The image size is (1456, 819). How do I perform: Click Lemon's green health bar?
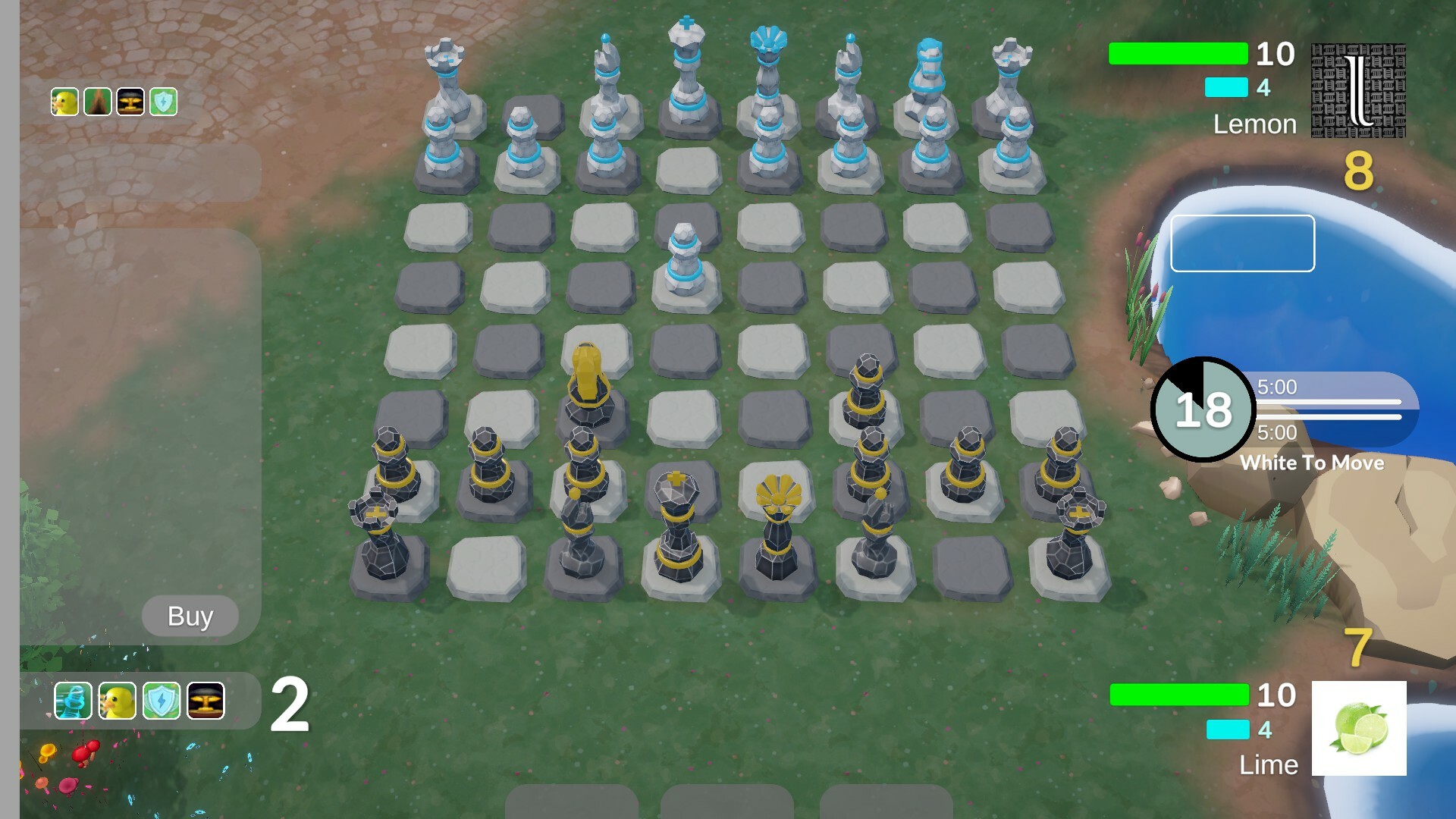click(1177, 55)
